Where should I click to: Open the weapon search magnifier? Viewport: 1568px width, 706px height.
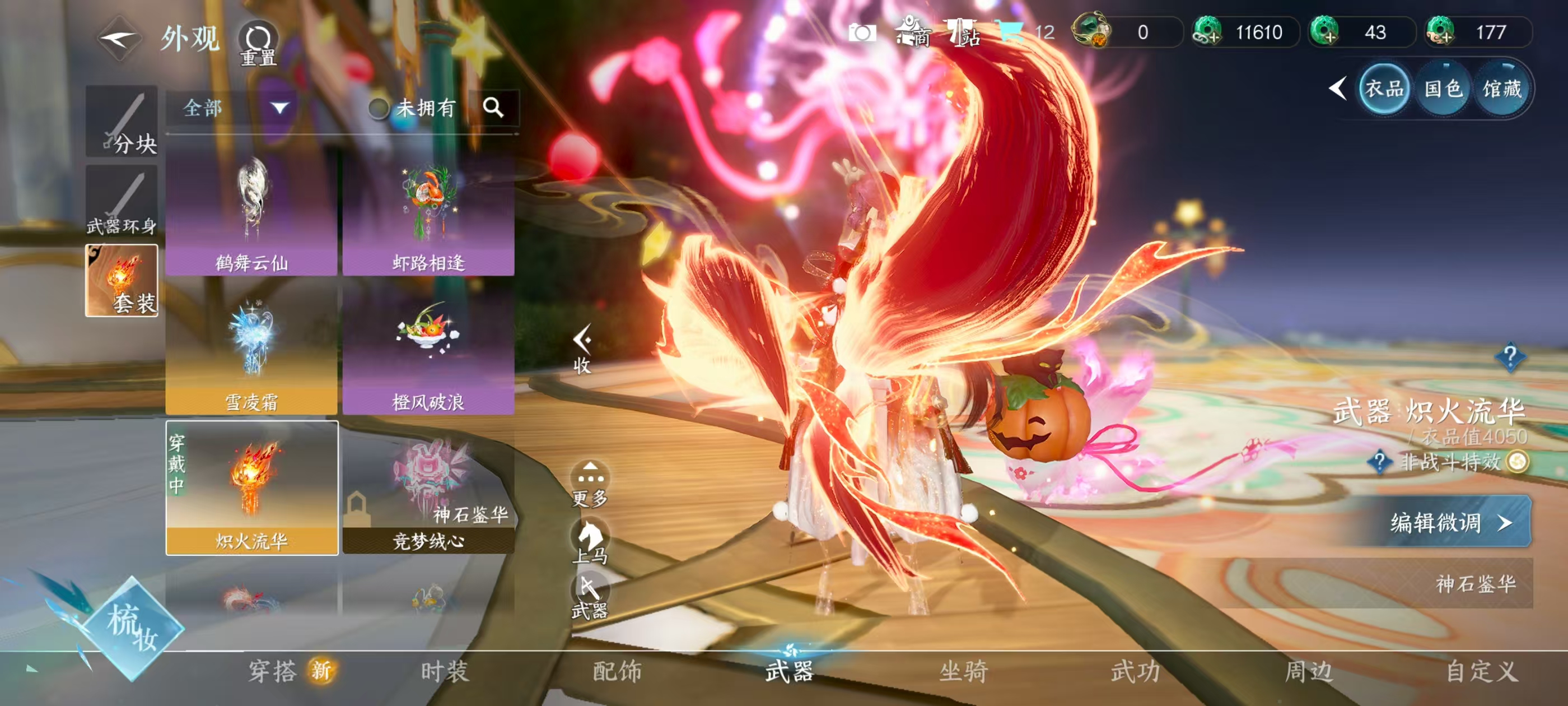pos(493,108)
